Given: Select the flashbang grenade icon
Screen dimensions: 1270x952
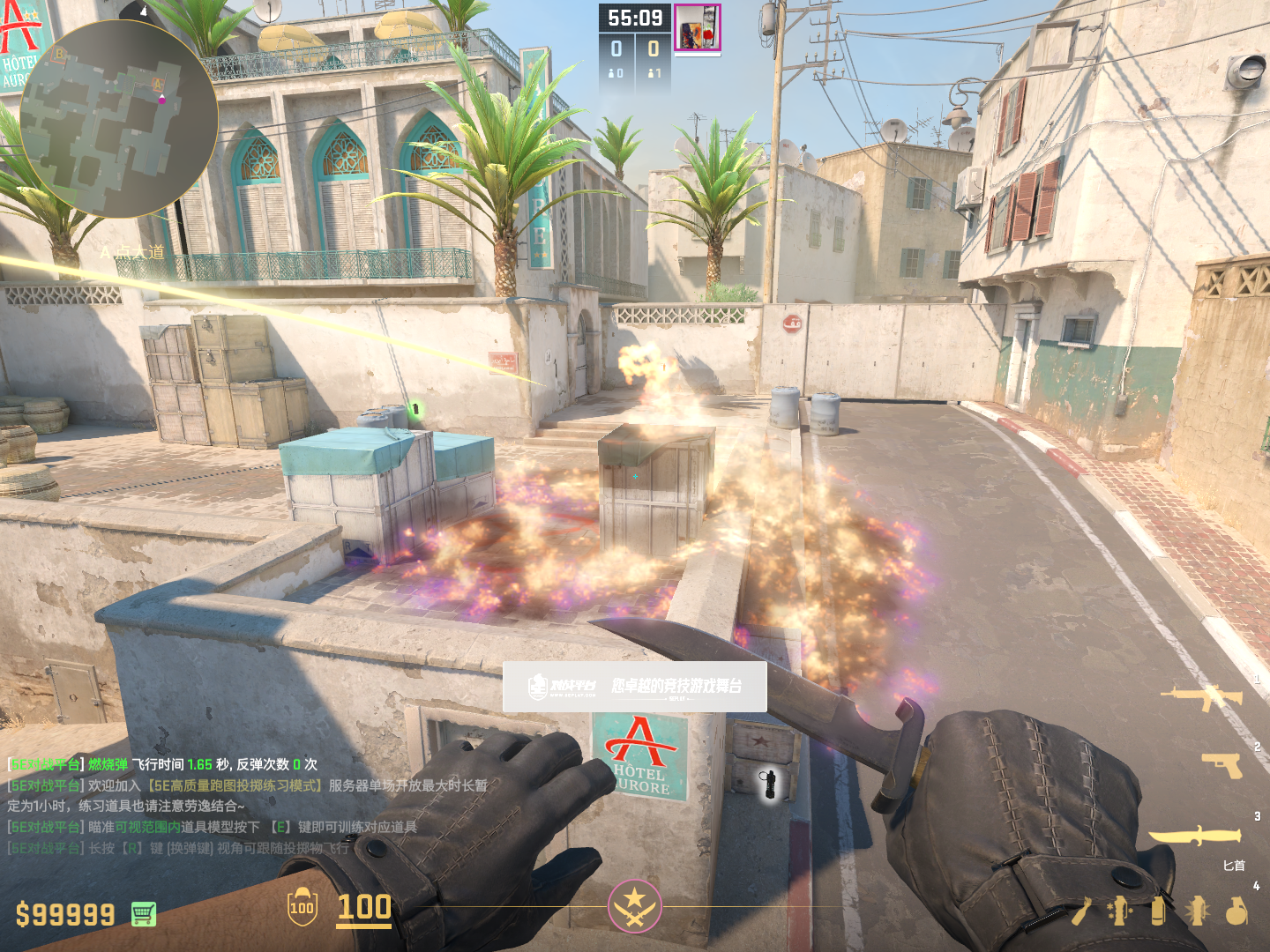Looking at the screenshot, I should pyautogui.click(x=1198, y=911).
